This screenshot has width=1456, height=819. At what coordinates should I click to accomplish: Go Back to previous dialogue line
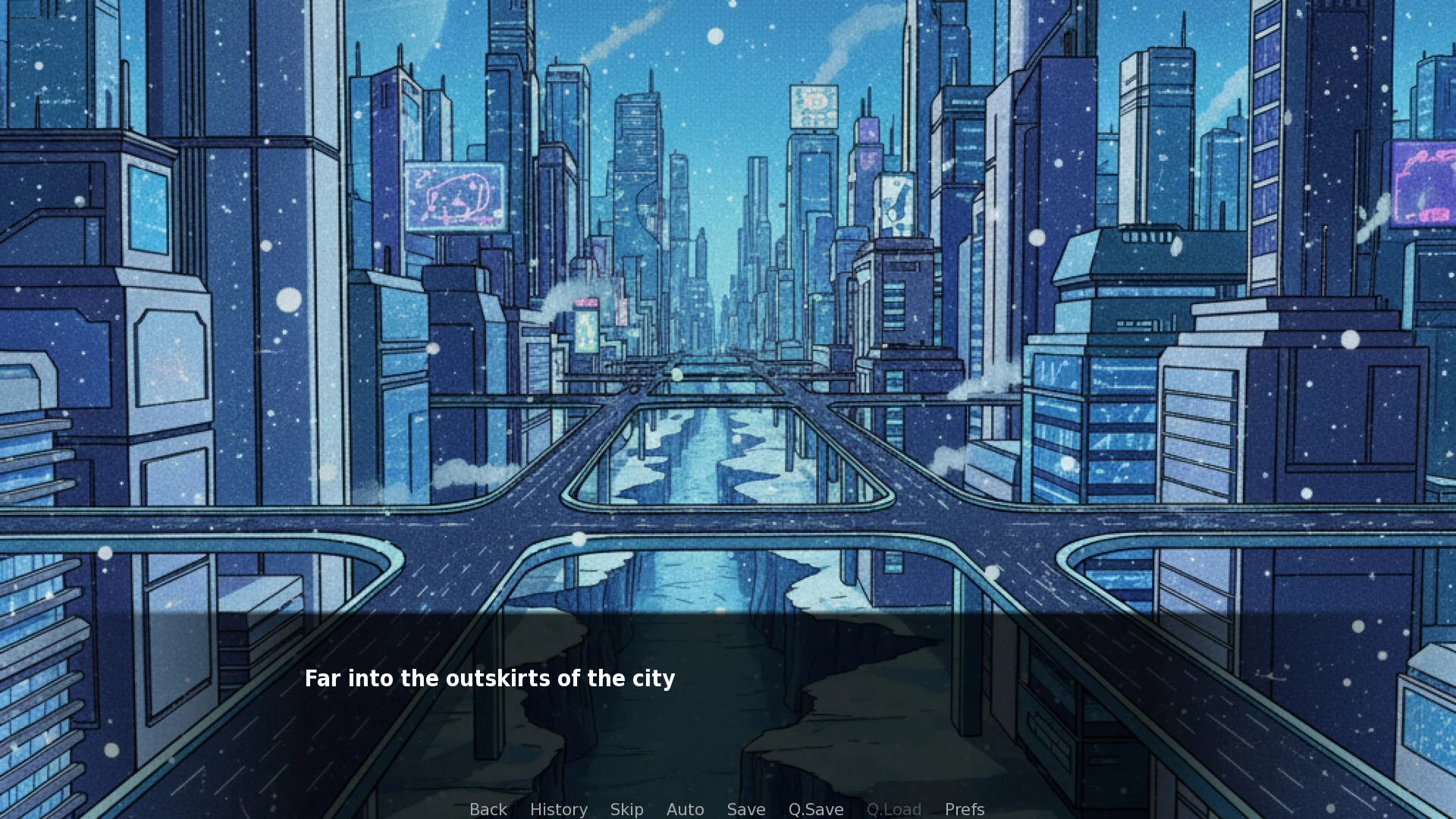click(x=488, y=809)
